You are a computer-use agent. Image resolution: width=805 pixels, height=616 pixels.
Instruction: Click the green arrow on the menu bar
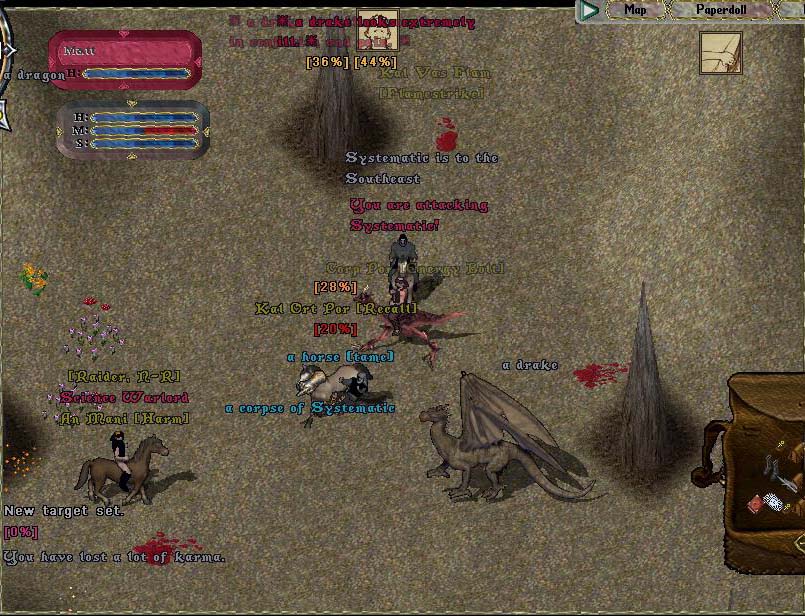pos(590,11)
